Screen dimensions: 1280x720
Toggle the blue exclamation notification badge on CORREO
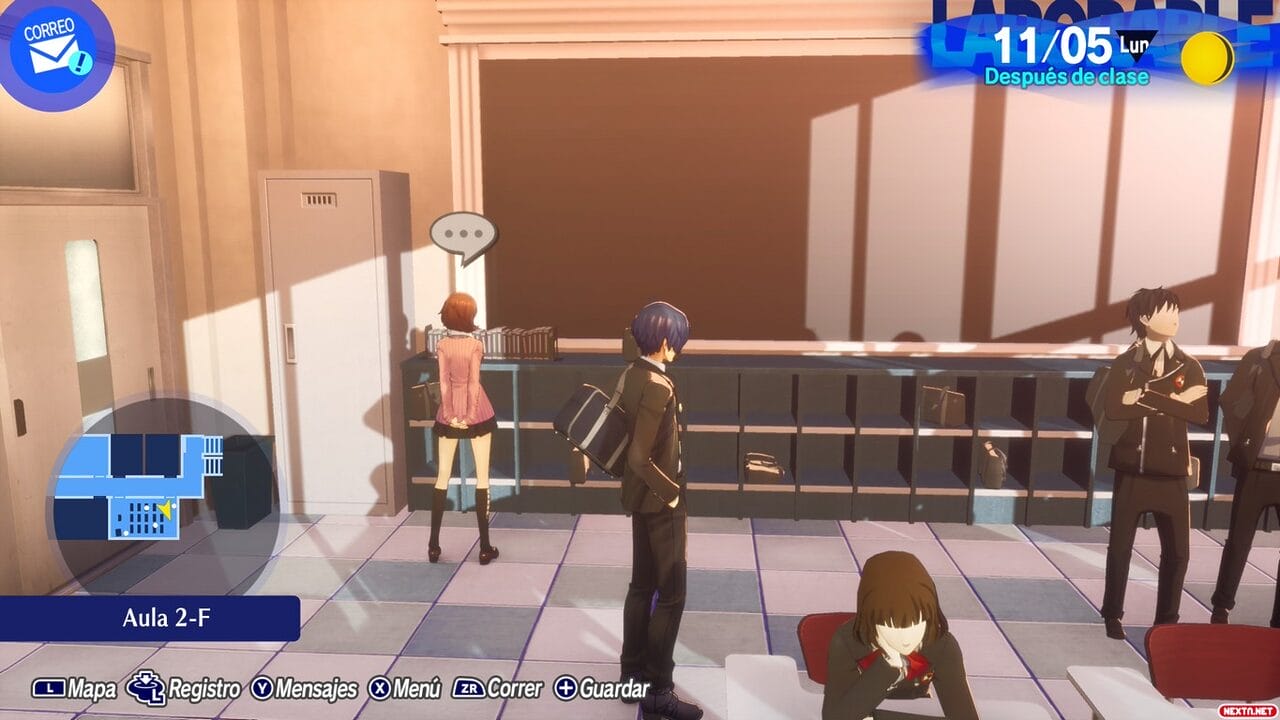tap(80, 62)
